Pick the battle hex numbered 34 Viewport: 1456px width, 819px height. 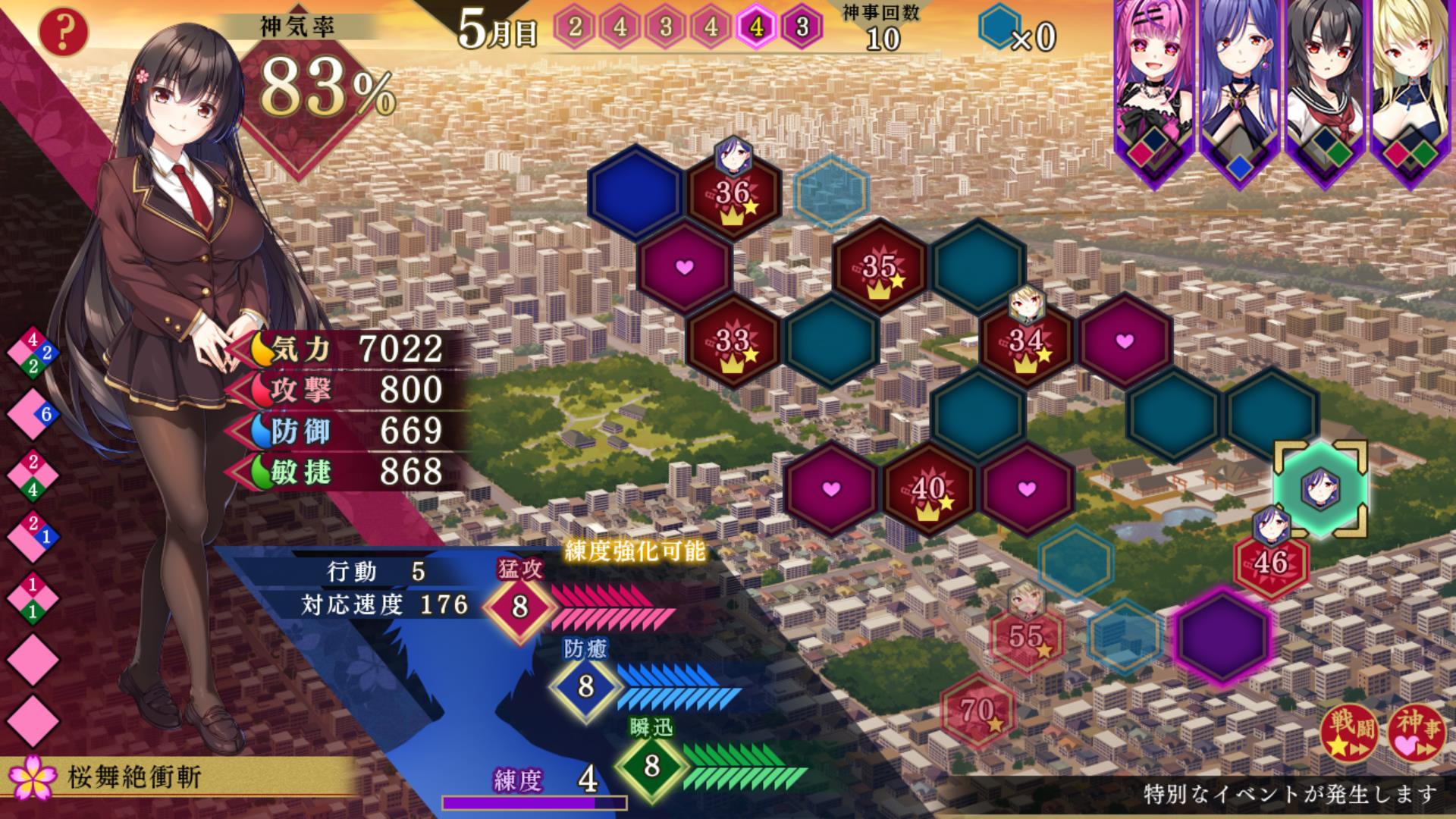point(1026,341)
